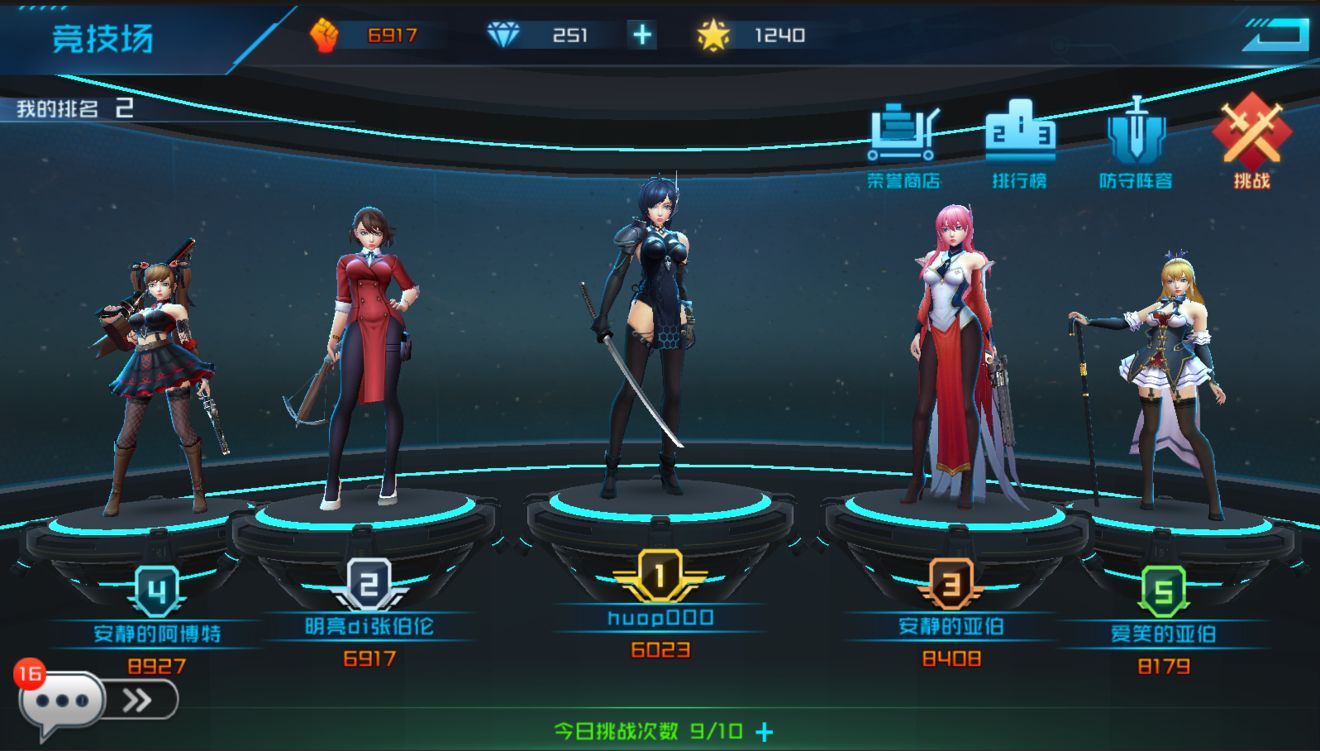Expand the chat with the double-arrow button
1320x751 pixels.
pos(139,700)
